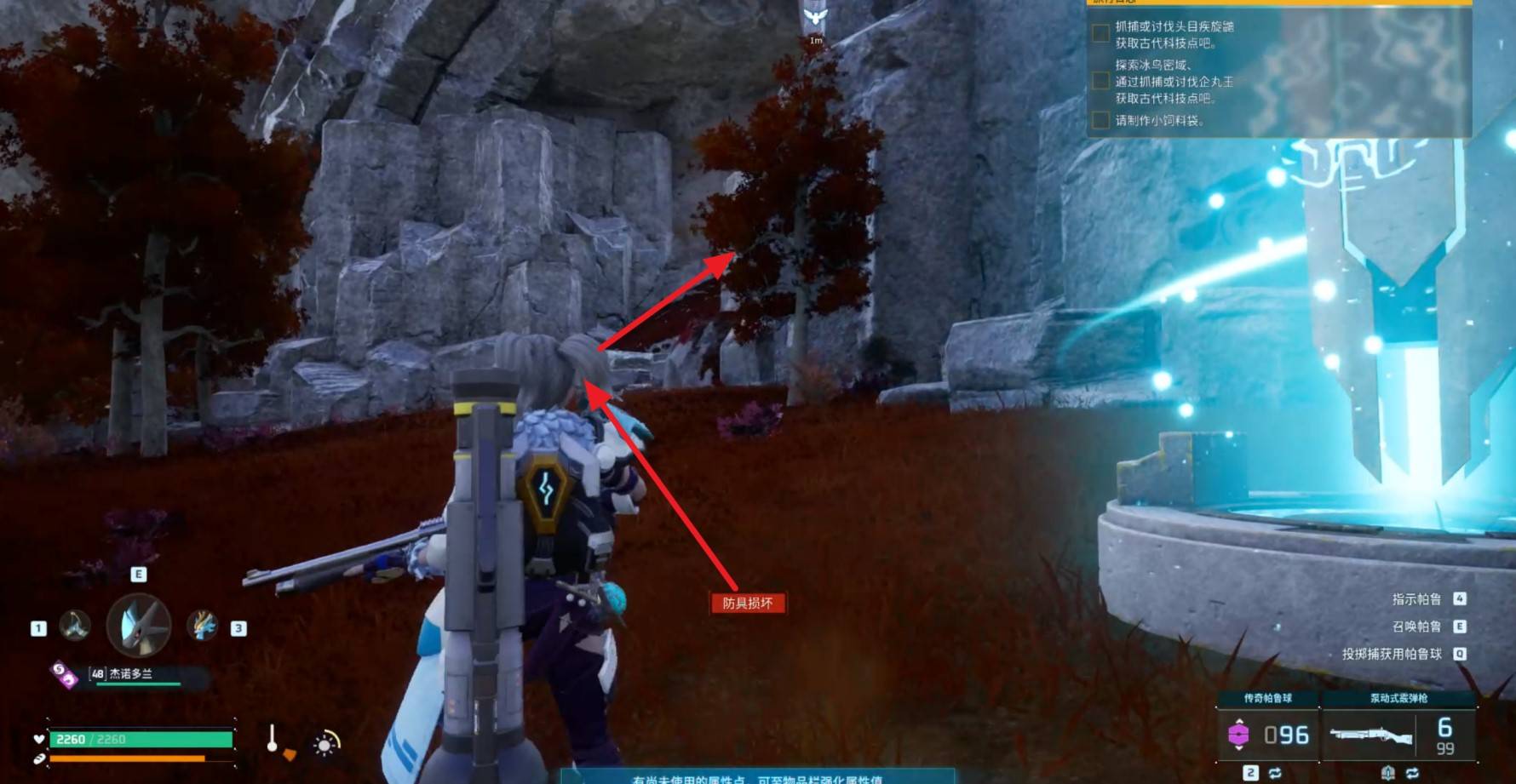1516x784 pixels.
Task: Click the thermometer temperature icon
Action: pos(273,739)
